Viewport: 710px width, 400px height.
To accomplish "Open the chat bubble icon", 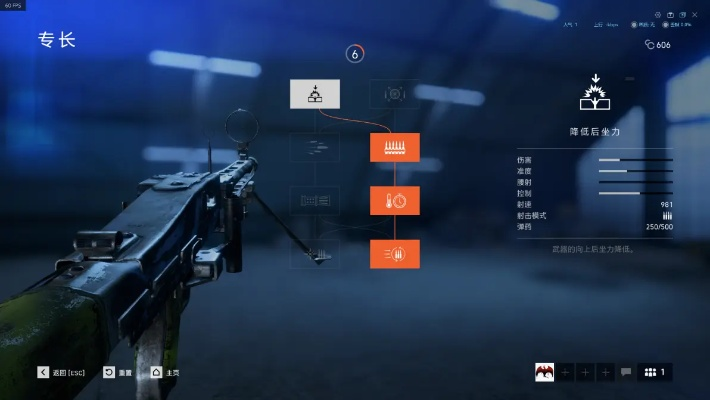I will [x=626, y=372].
